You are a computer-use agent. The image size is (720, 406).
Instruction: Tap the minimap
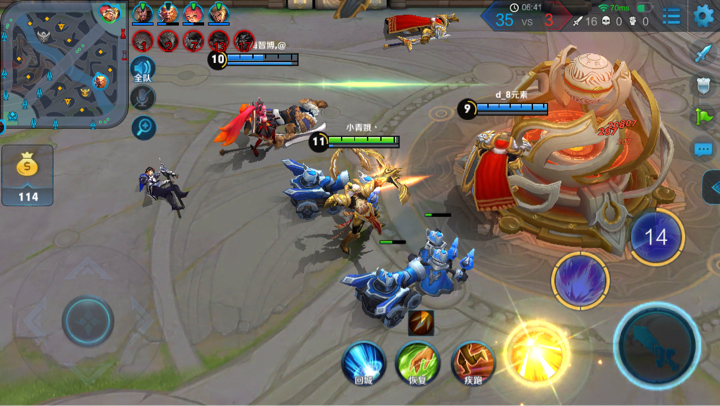62,63
